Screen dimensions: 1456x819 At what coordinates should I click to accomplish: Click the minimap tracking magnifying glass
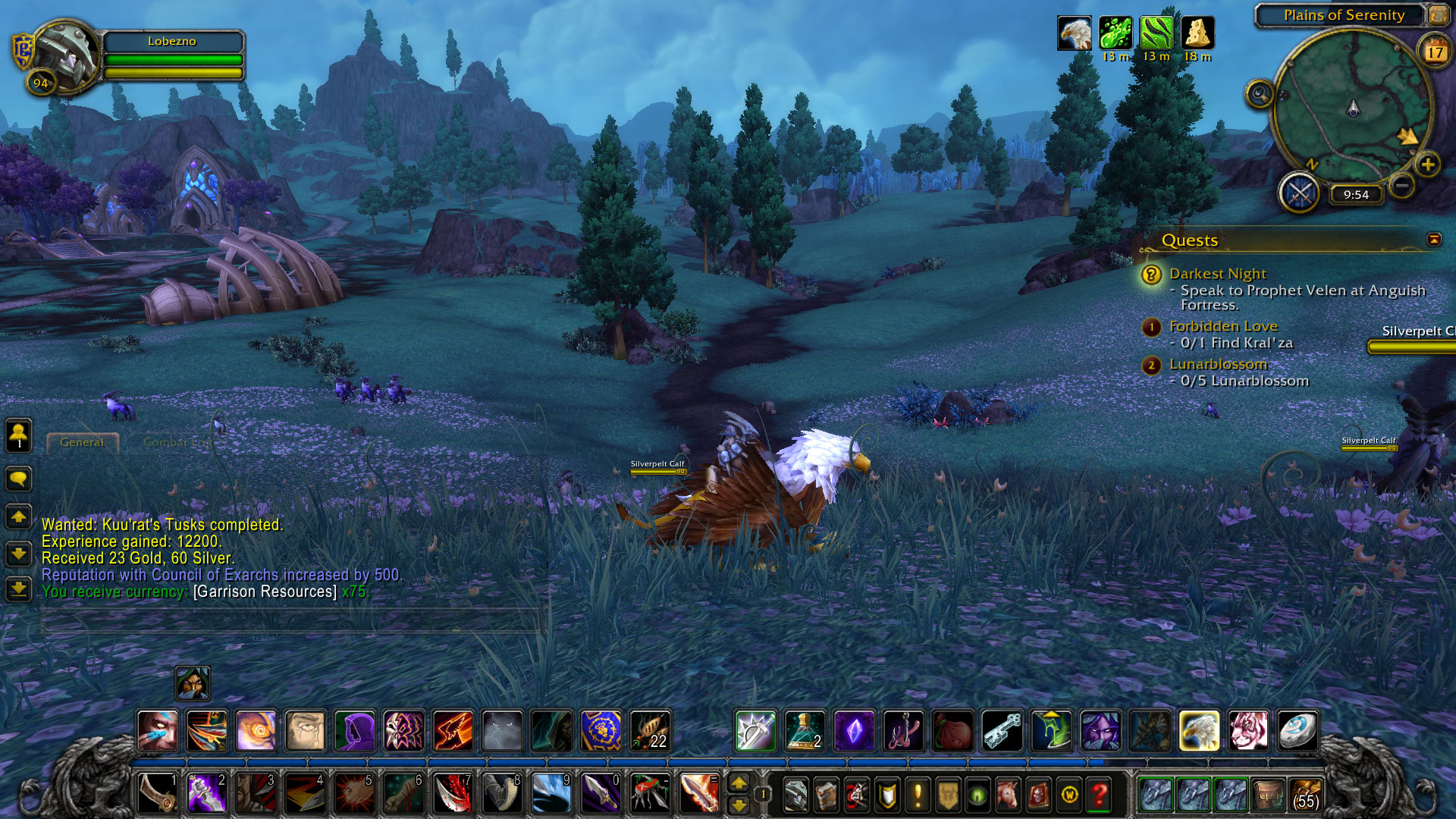1260,94
